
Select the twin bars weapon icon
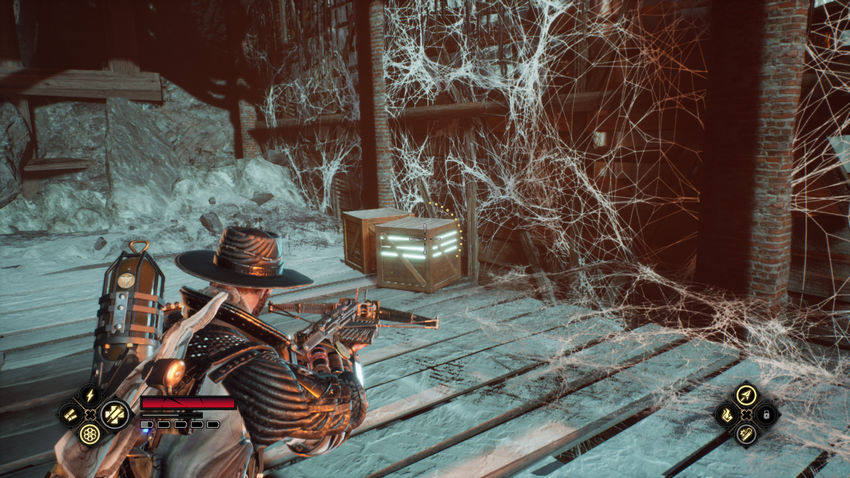pyautogui.click(x=70, y=414)
